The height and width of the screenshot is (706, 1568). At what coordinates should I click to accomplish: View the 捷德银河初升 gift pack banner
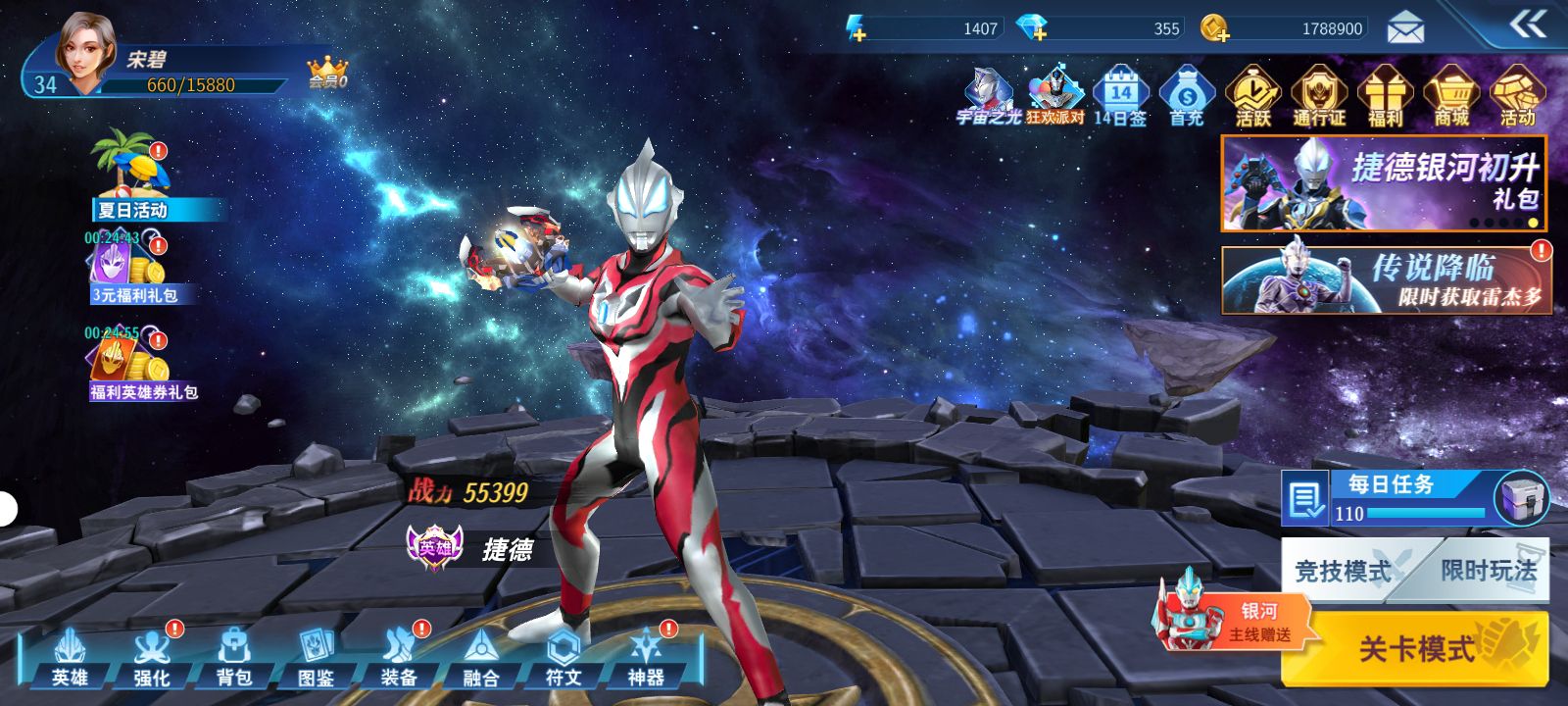[x=1384, y=183]
